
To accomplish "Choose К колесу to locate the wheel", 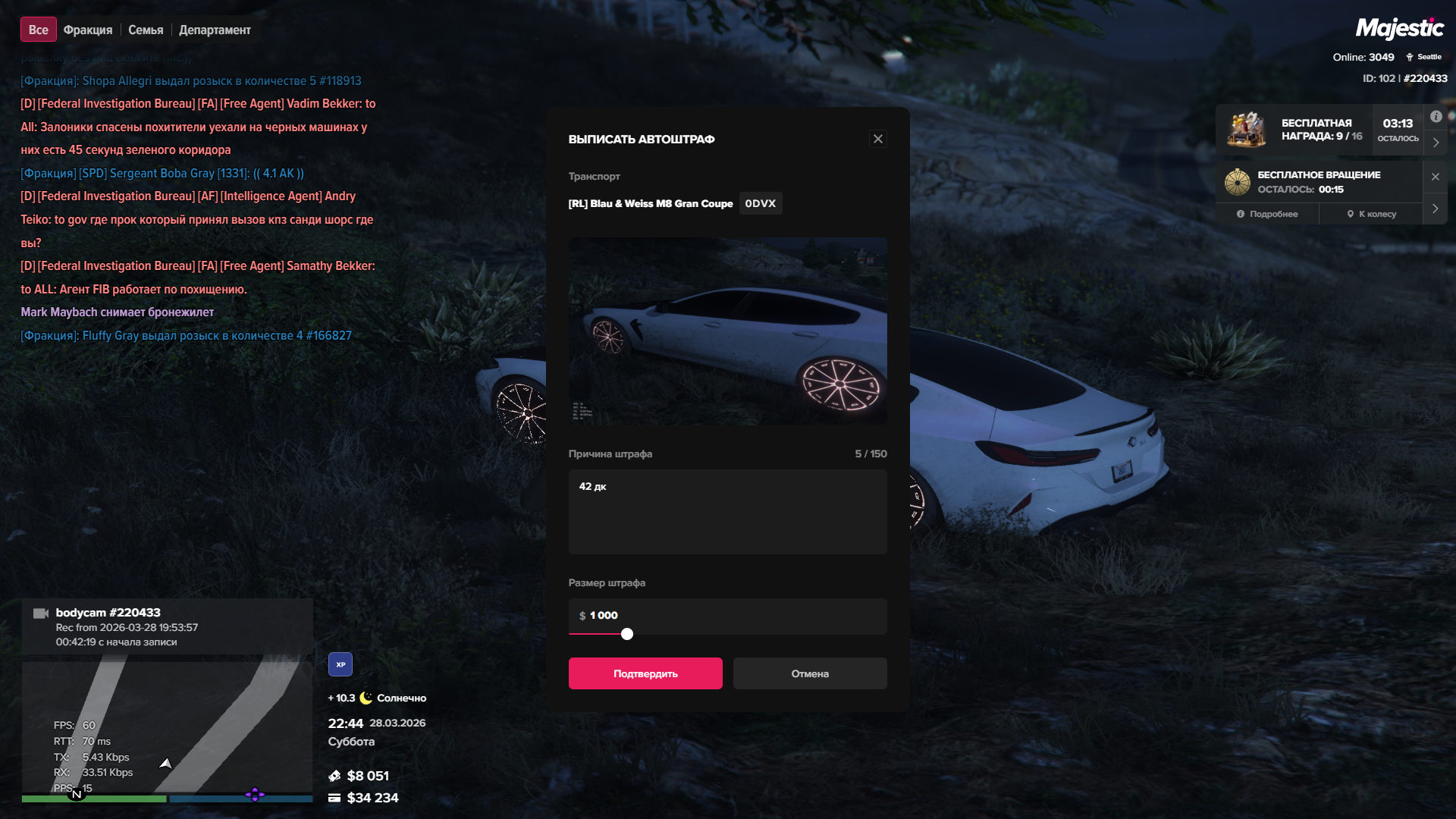I will (1372, 214).
